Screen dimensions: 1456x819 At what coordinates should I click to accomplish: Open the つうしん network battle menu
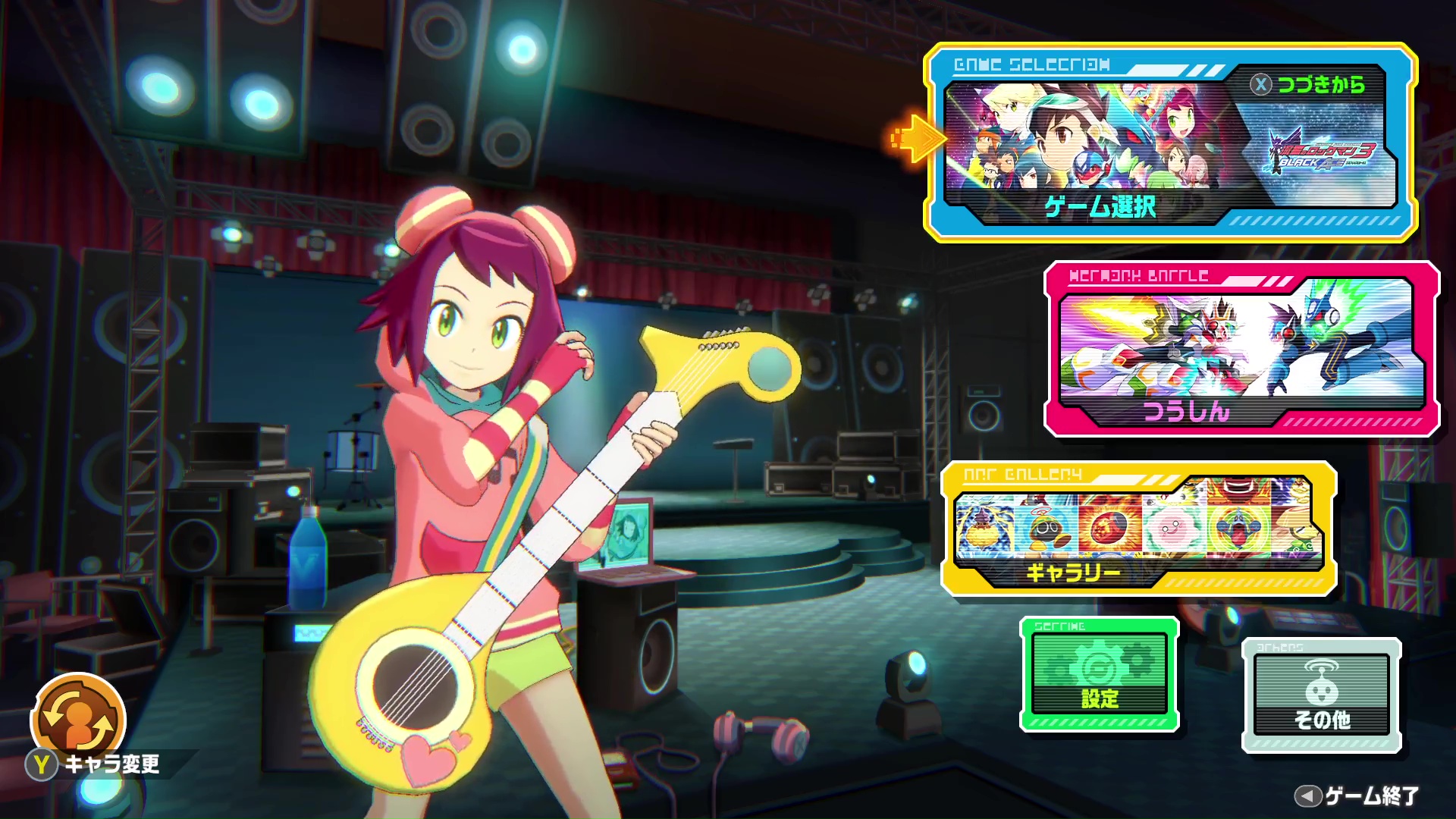pos(1241,349)
